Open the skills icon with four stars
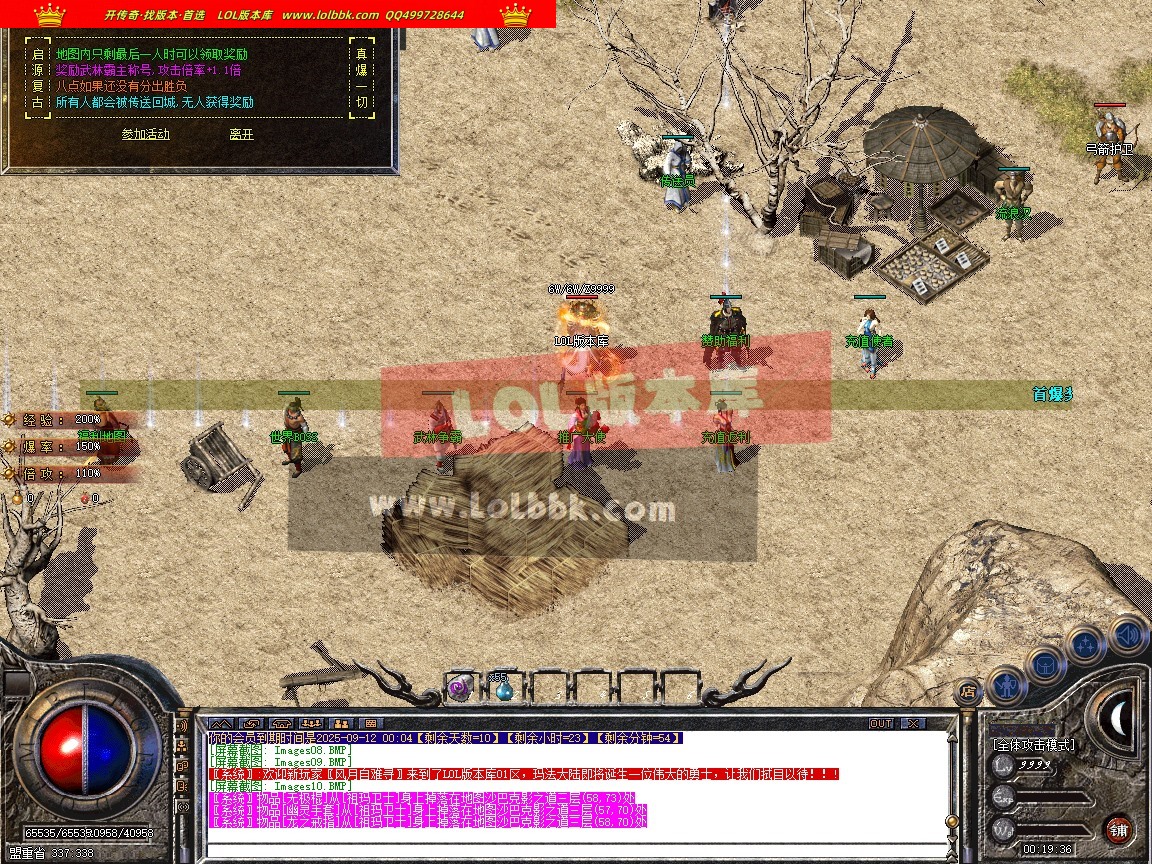This screenshot has width=1152, height=864. click(x=1086, y=644)
